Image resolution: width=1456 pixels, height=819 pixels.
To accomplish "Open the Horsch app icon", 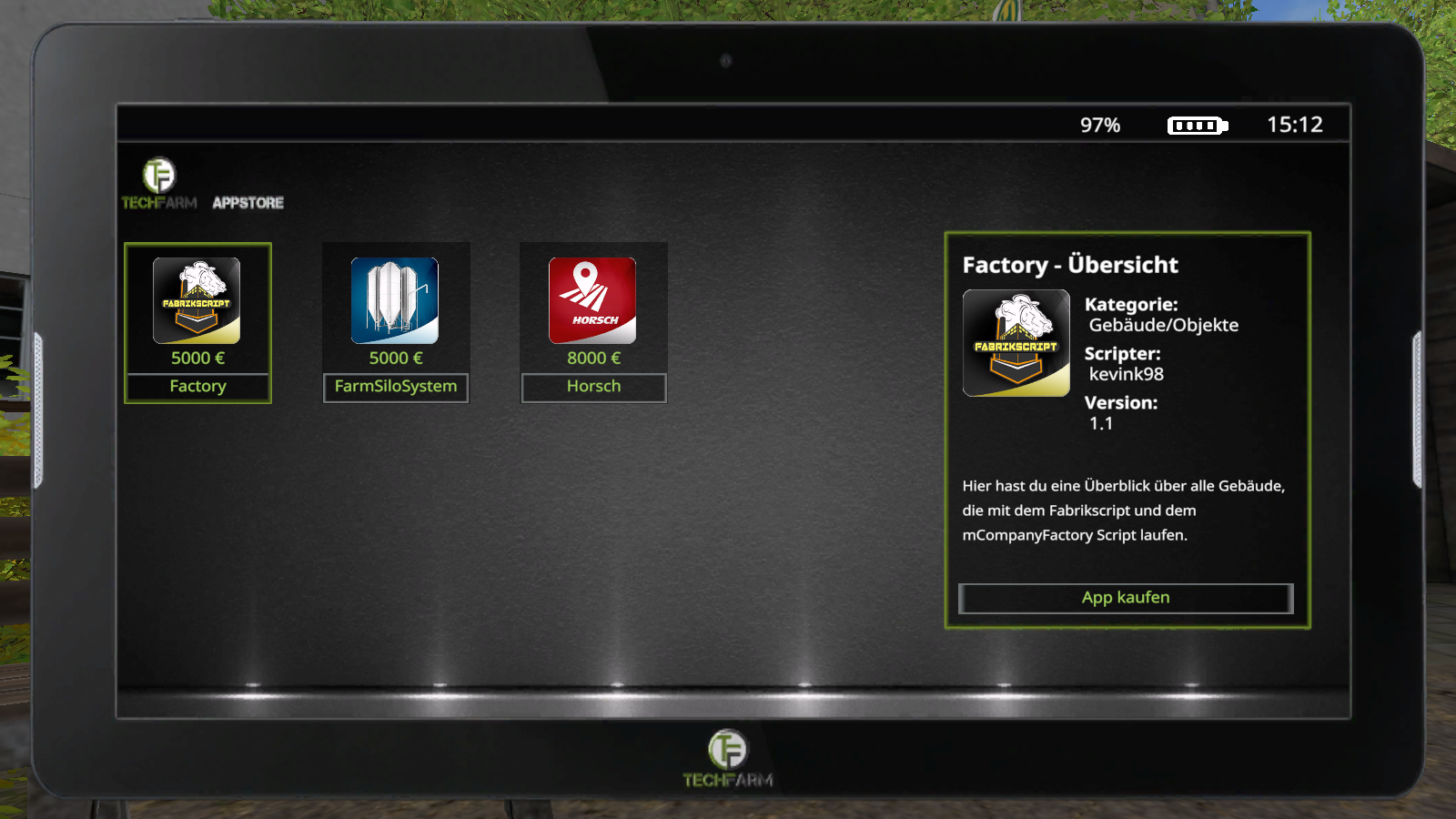I will click(x=592, y=300).
